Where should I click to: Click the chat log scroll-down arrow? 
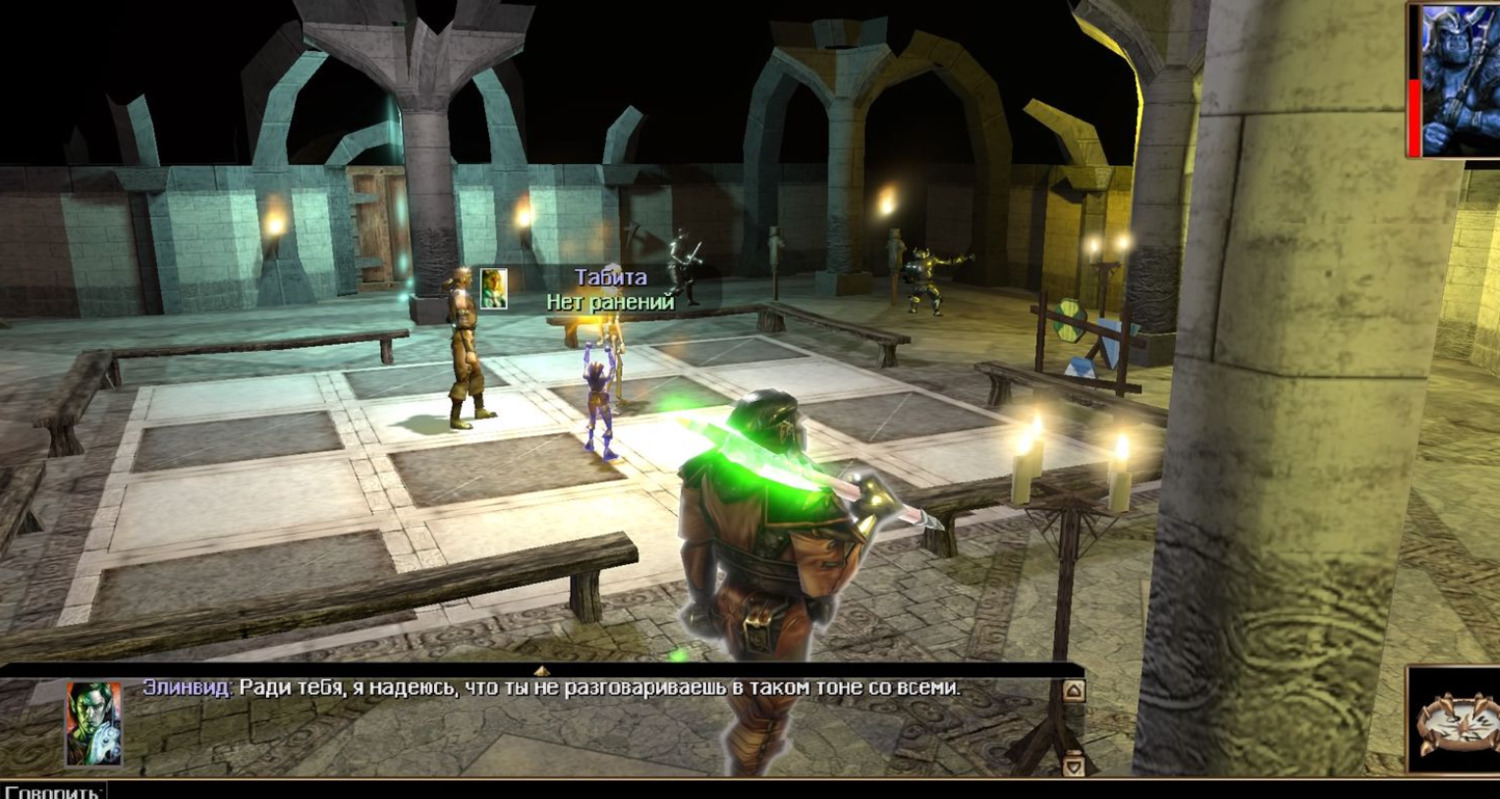coord(1073,765)
